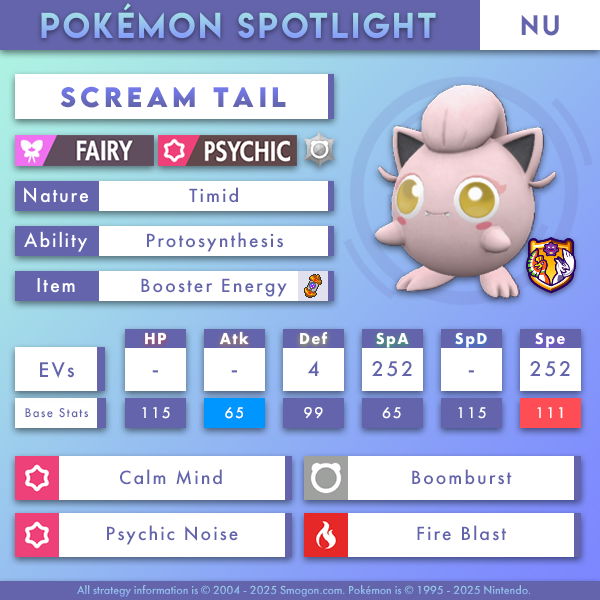Click the Psychic type badge
600x600 pixels.
click(228, 151)
